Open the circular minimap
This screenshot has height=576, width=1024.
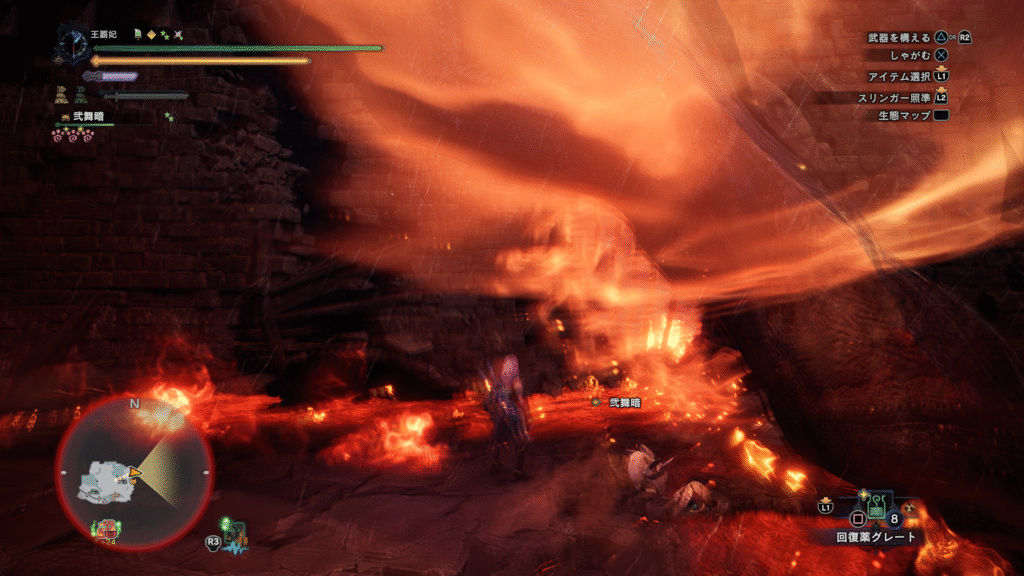133,472
